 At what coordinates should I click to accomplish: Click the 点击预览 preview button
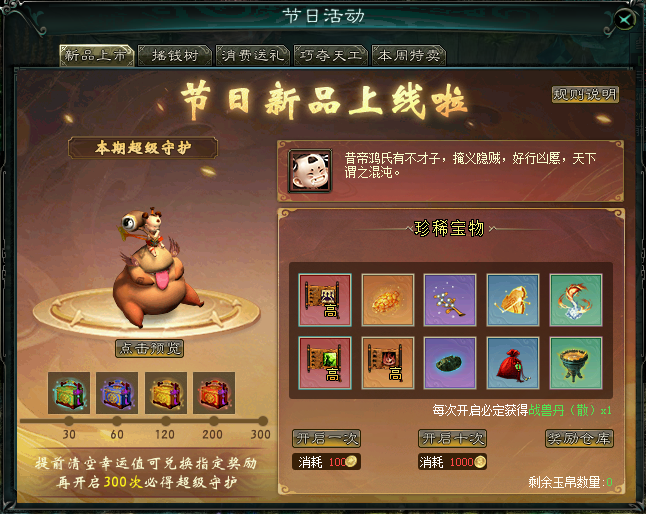(149, 348)
